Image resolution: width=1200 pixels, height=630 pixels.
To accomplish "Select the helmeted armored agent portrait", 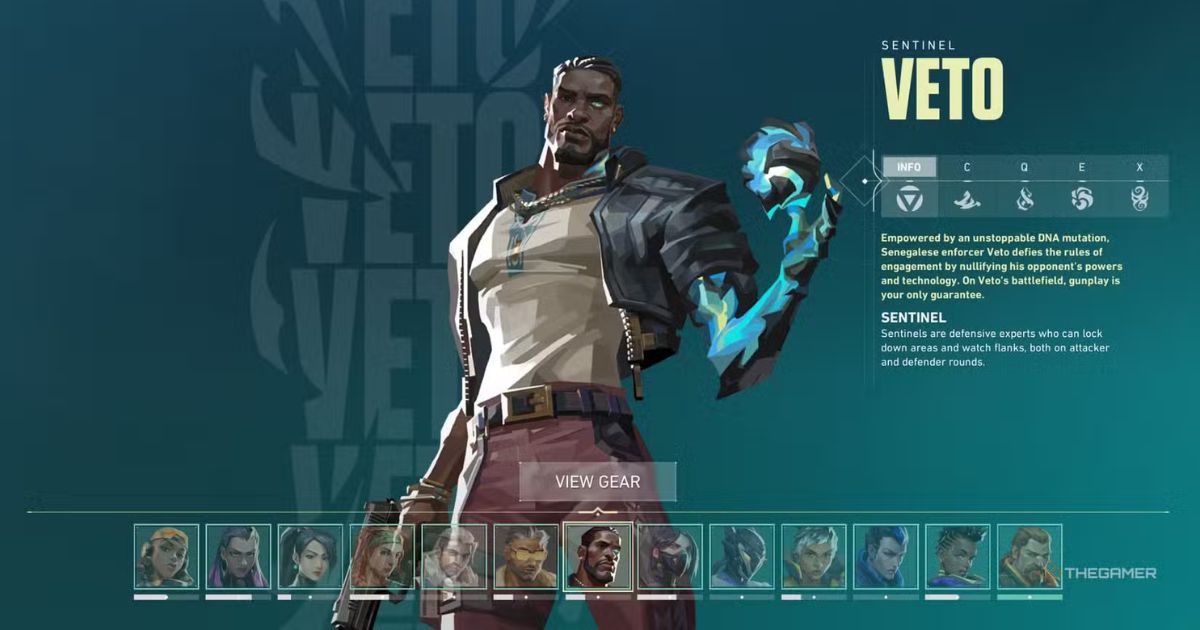I will 742,556.
